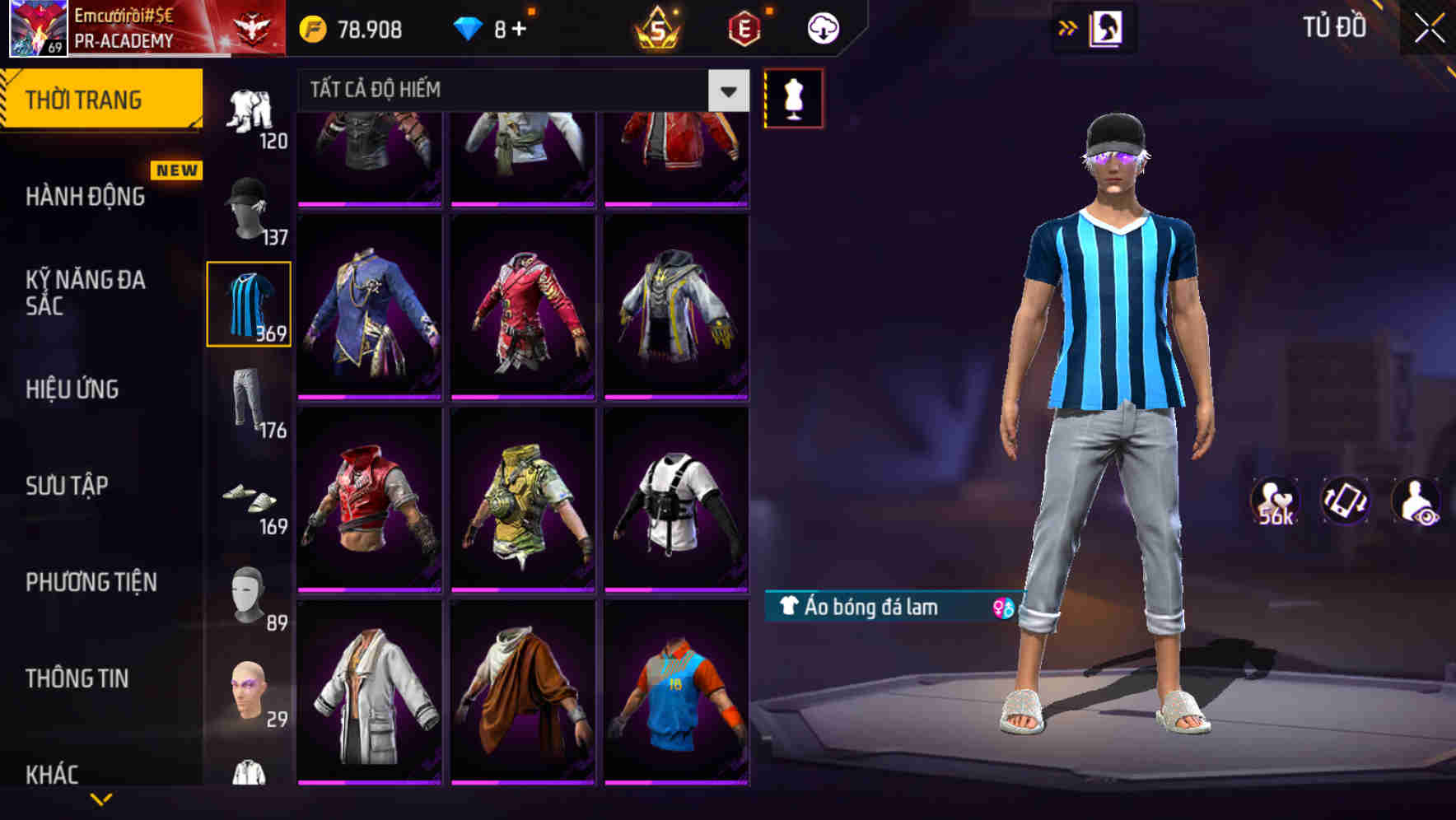Screen dimensions: 1456x820
Task: Select the mannequin preview icon
Action: 793,99
